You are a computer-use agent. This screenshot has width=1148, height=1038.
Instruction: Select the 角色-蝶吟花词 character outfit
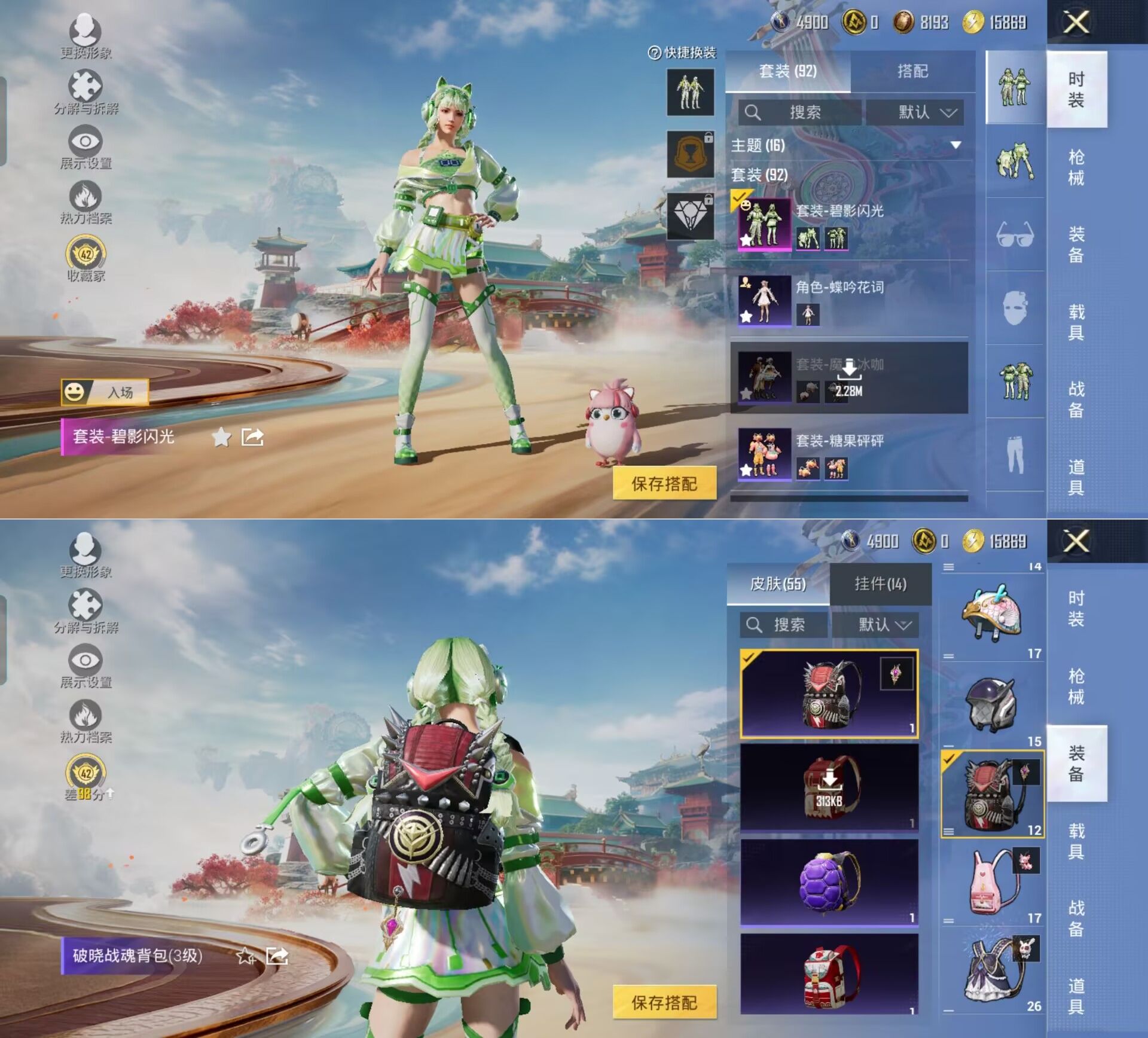coord(849,300)
